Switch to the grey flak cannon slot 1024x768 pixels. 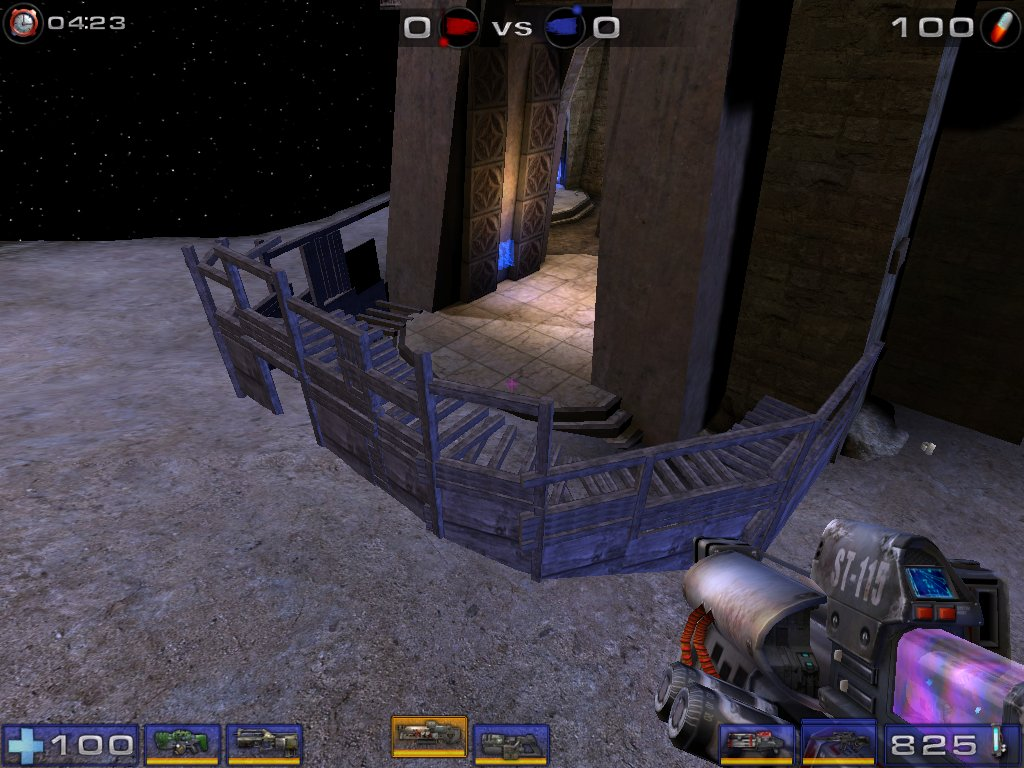click(511, 743)
